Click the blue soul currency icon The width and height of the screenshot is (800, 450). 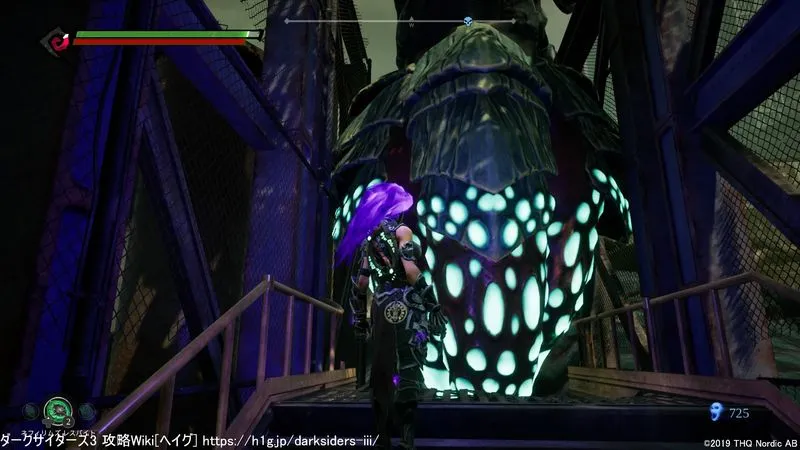(x=713, y=410)
